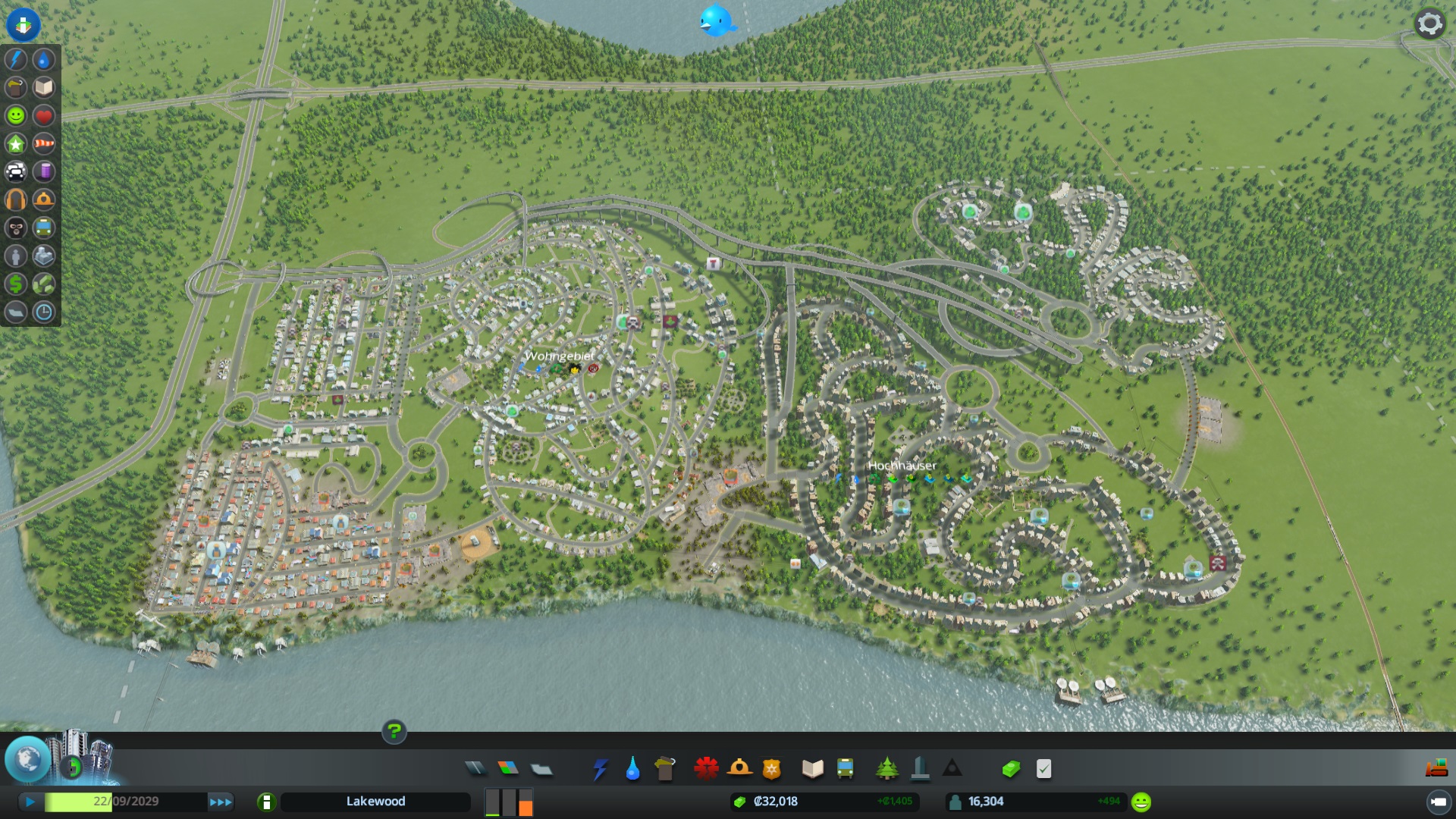Show the water info view
Image resolution: width=1456 pixels, height=819 pixels.
tap(44, 59)
